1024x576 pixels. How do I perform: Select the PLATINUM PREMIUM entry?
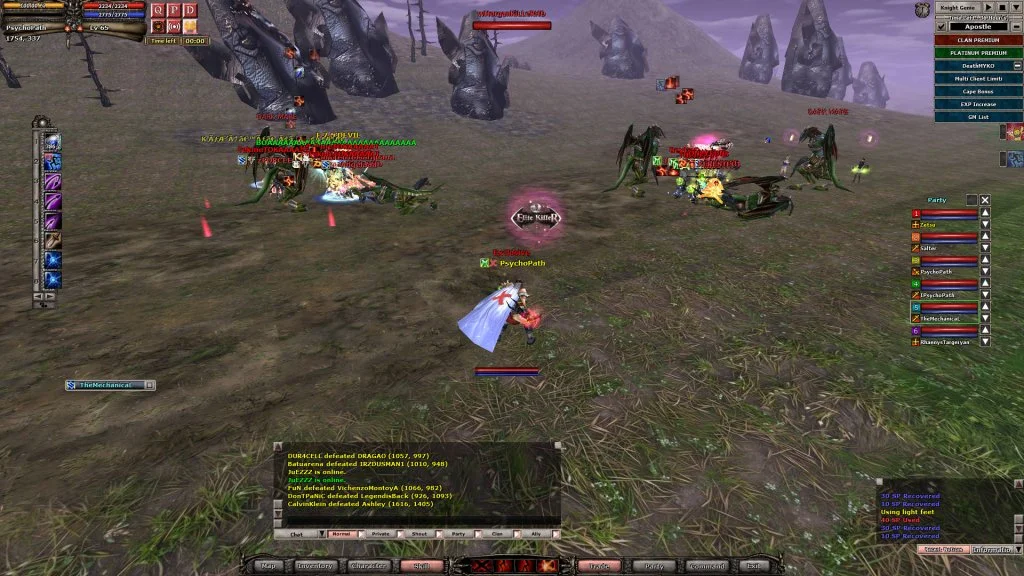978,53
